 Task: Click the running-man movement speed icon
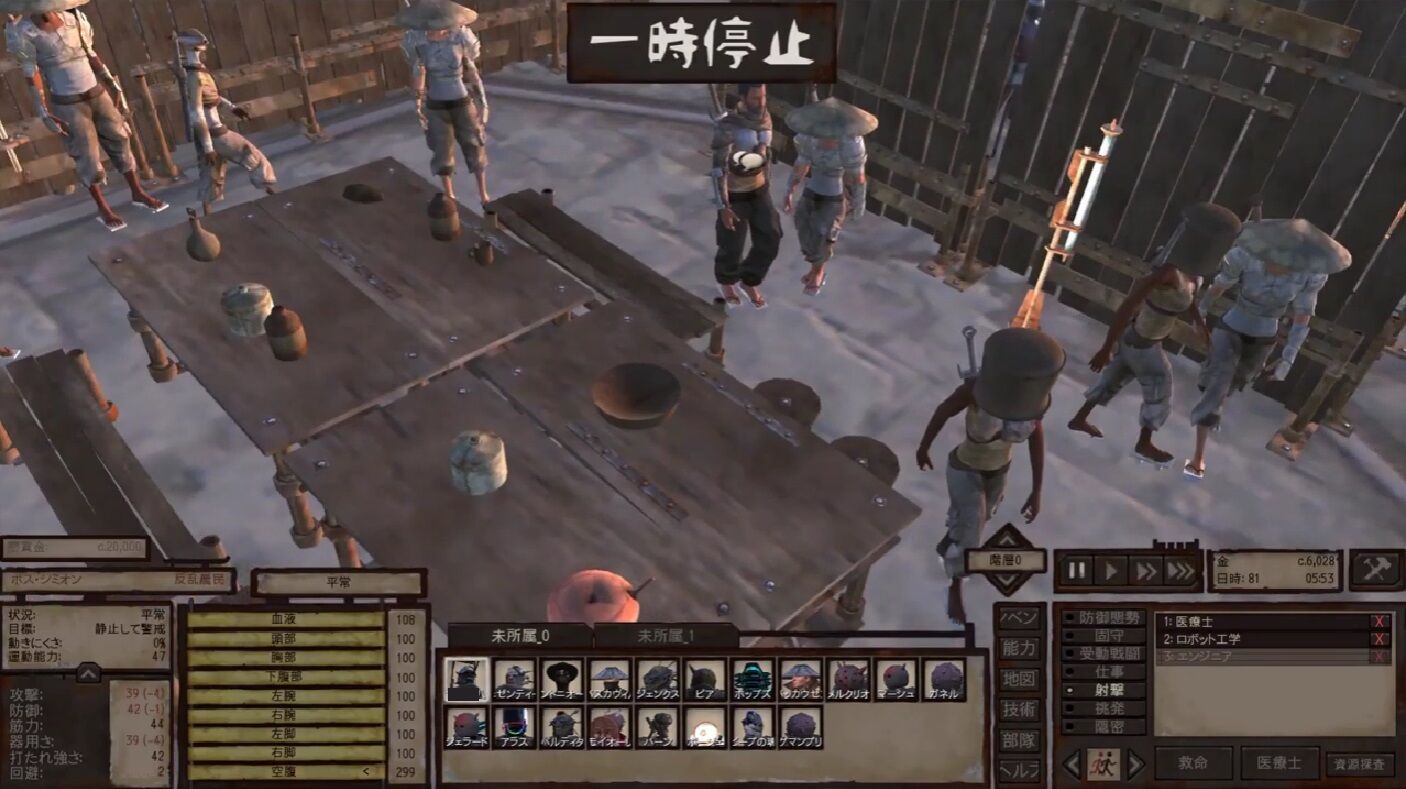(x=1103, y=764)
